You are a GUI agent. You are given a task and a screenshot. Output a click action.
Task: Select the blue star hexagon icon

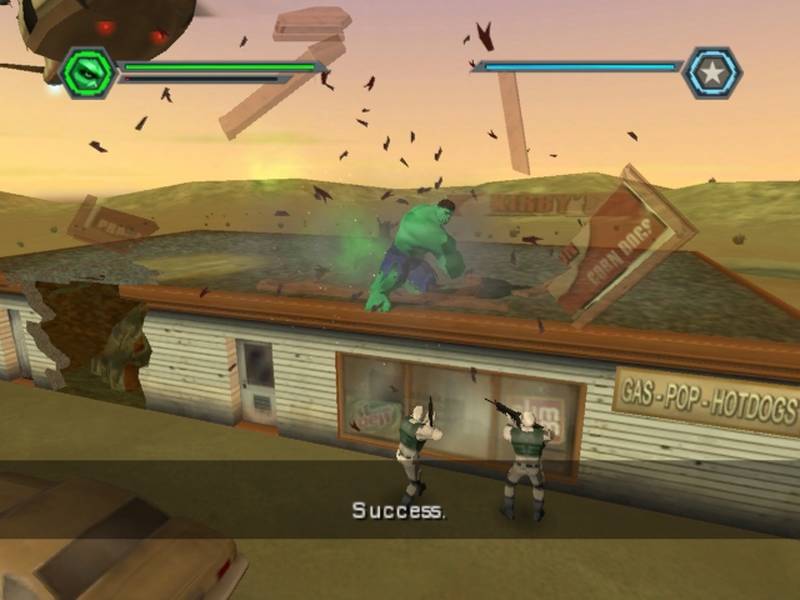(714, 72)
